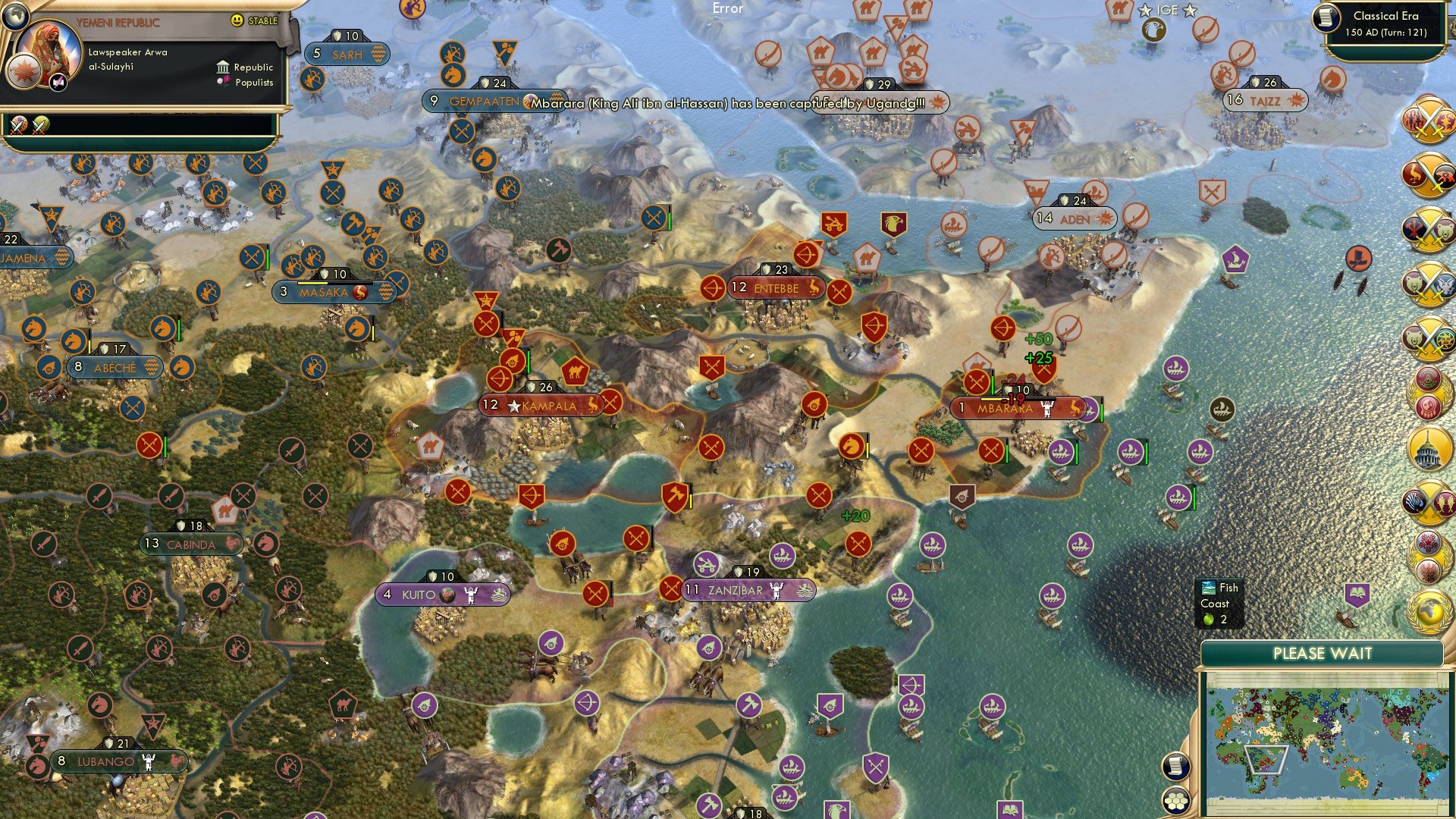Screen dimensions: 1456x819
Task: Toggle strategic view globe in top-left corner
Action: point(15,17)
